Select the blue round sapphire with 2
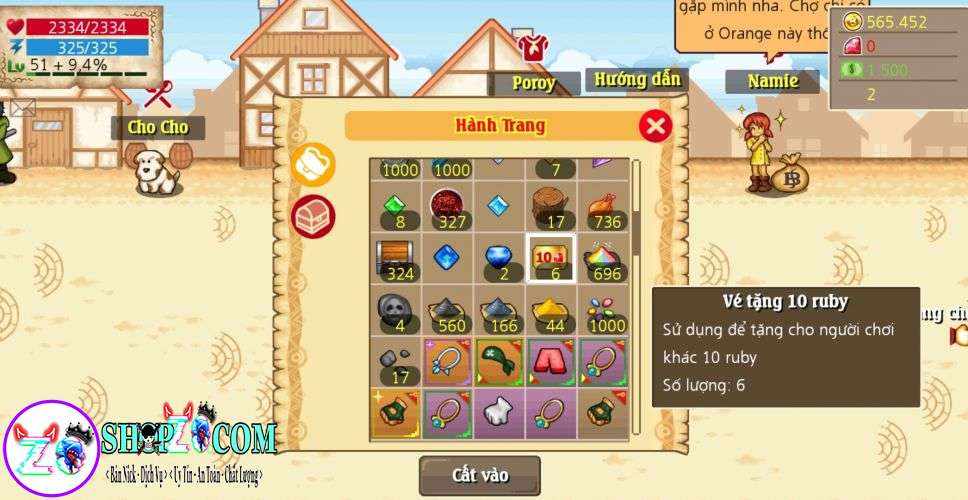Image resolution: width=968 pixels, height=500 pixels. tap(499, 258)
